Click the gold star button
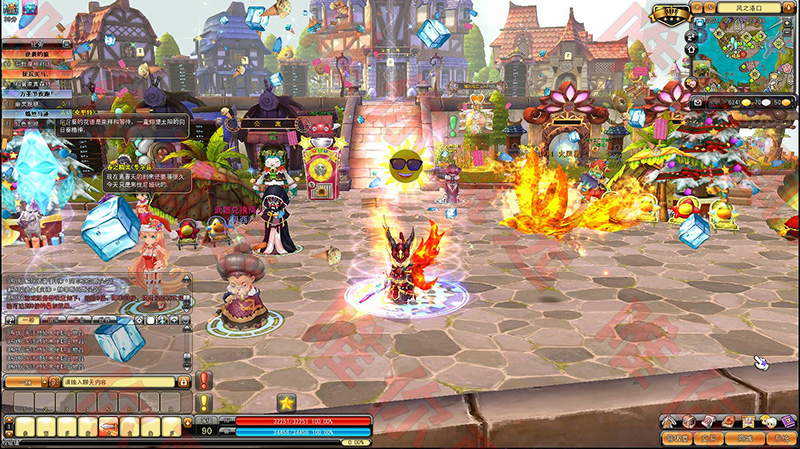Image resolution: width=800 pixels, height=449 pixels. (287, 403)
